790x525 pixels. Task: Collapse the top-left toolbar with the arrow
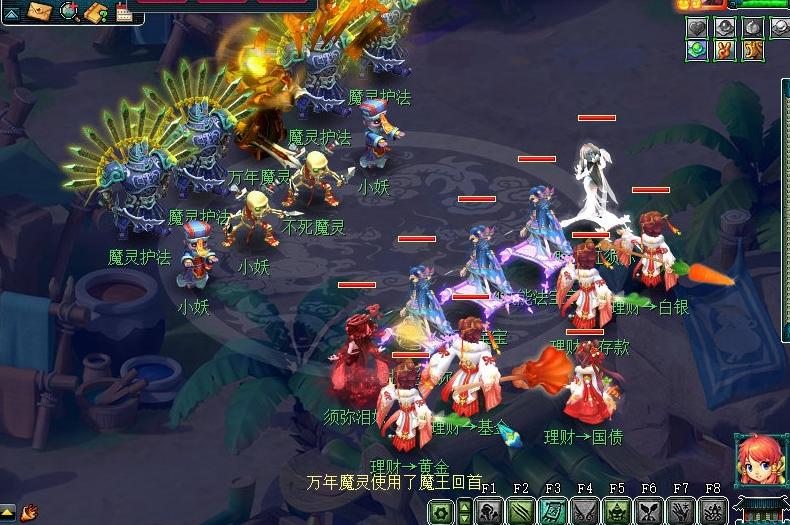11,13
